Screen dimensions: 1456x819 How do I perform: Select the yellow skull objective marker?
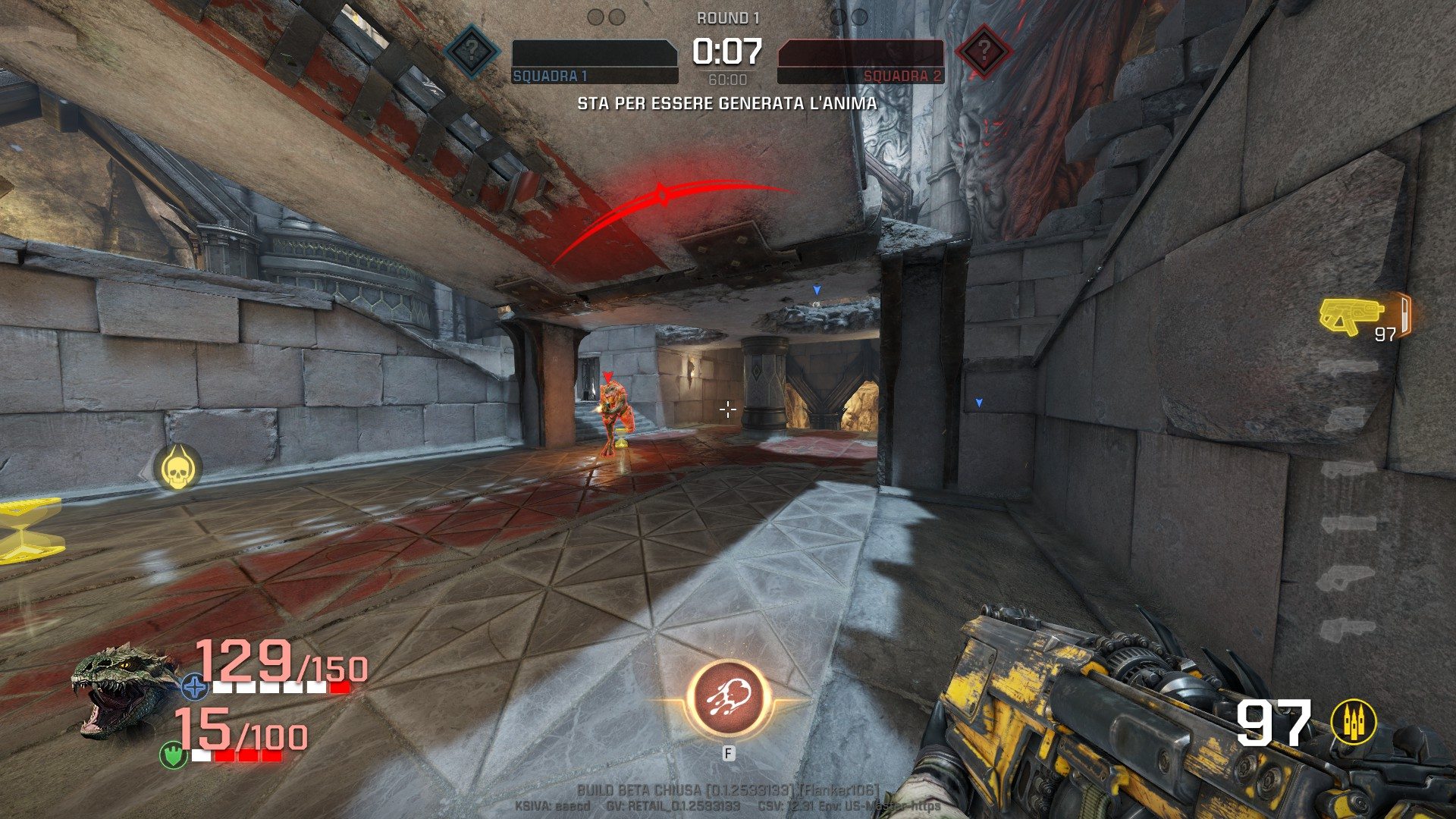[177, 469]
